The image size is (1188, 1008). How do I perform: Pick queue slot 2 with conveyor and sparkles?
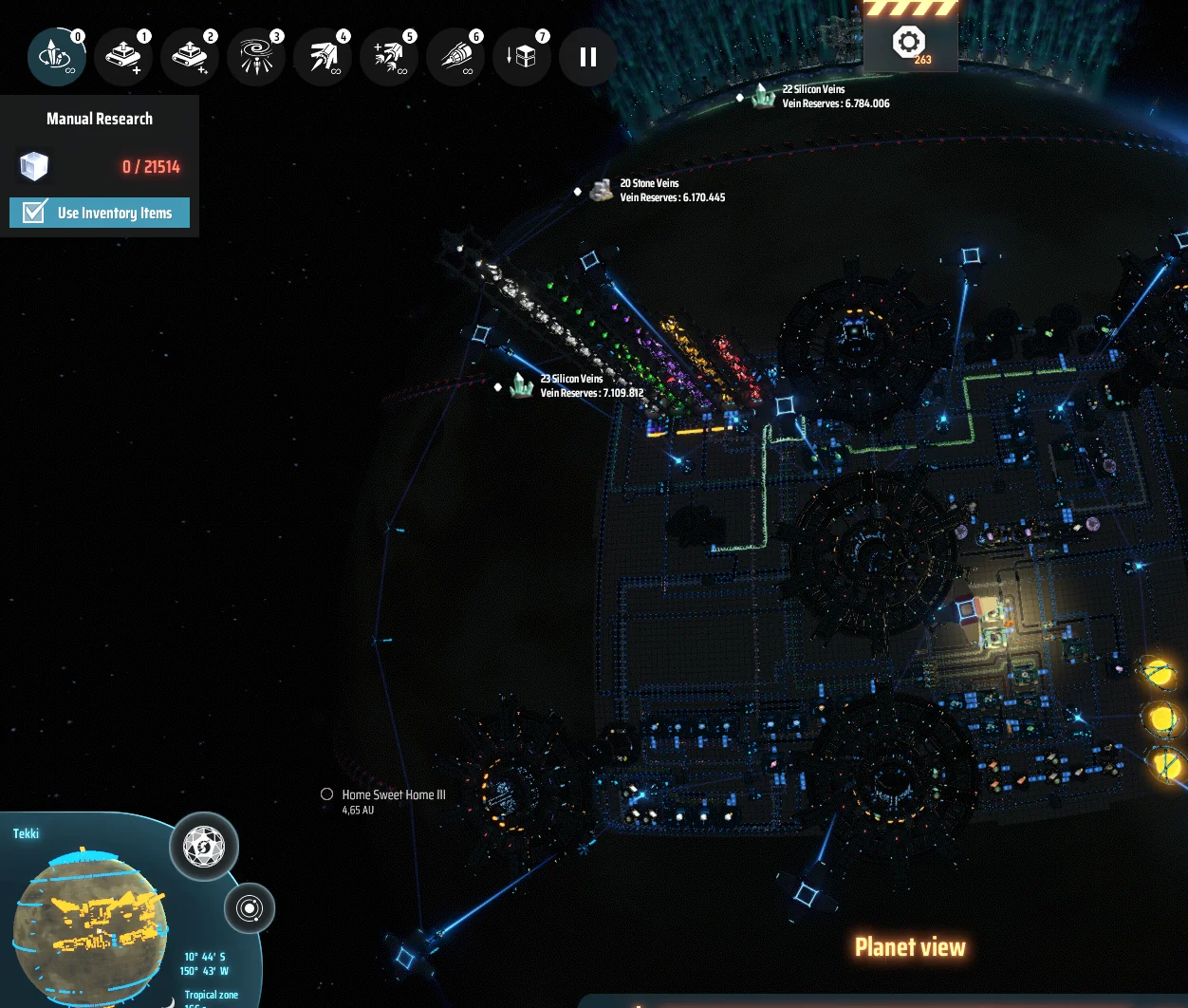coord(189,57)
